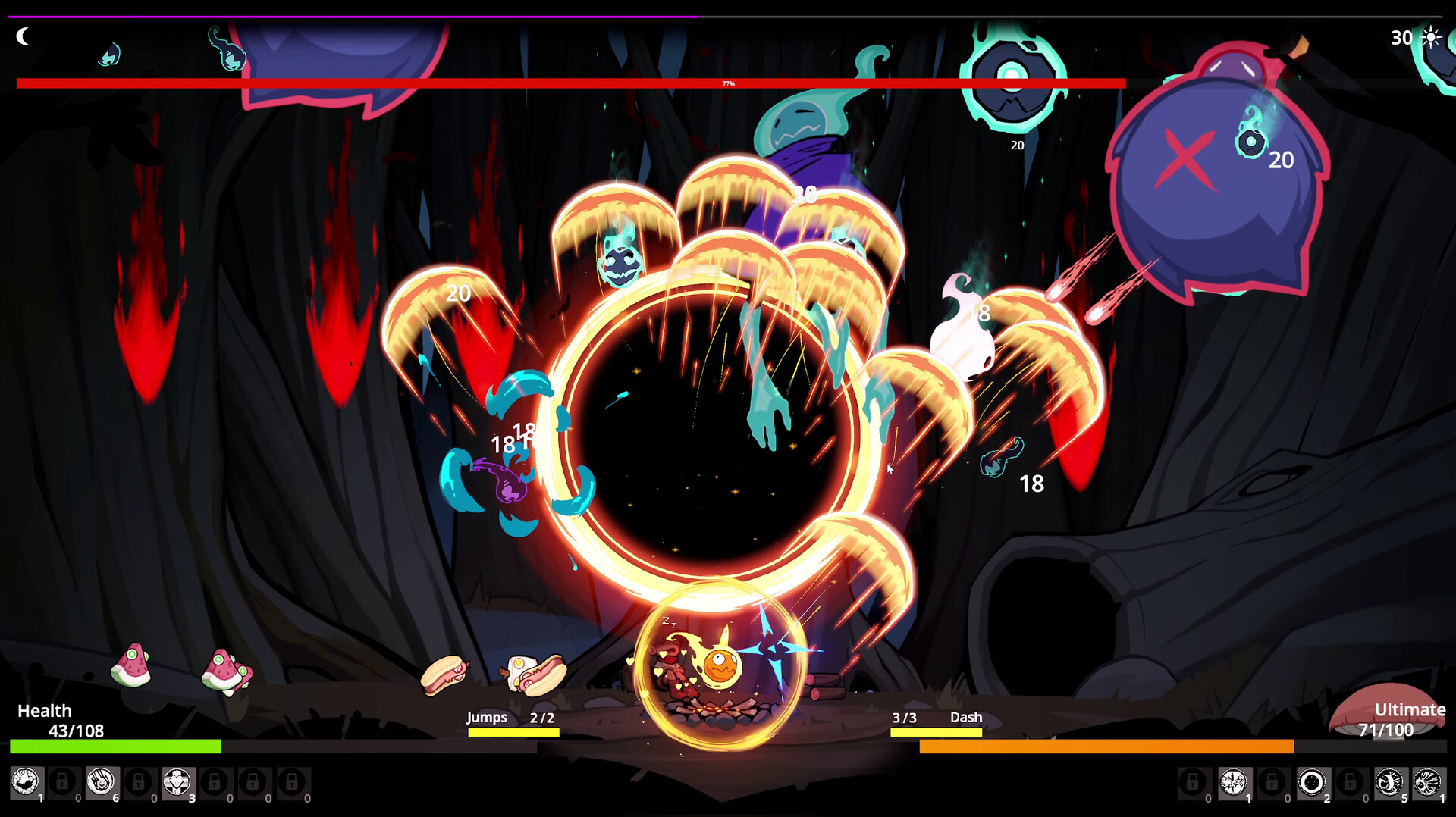Image resolution: width=1456 pixels, height=817 pixels.
Task: Click the sun icon beside the 30 counter
Action: (x=1430, y=36)
